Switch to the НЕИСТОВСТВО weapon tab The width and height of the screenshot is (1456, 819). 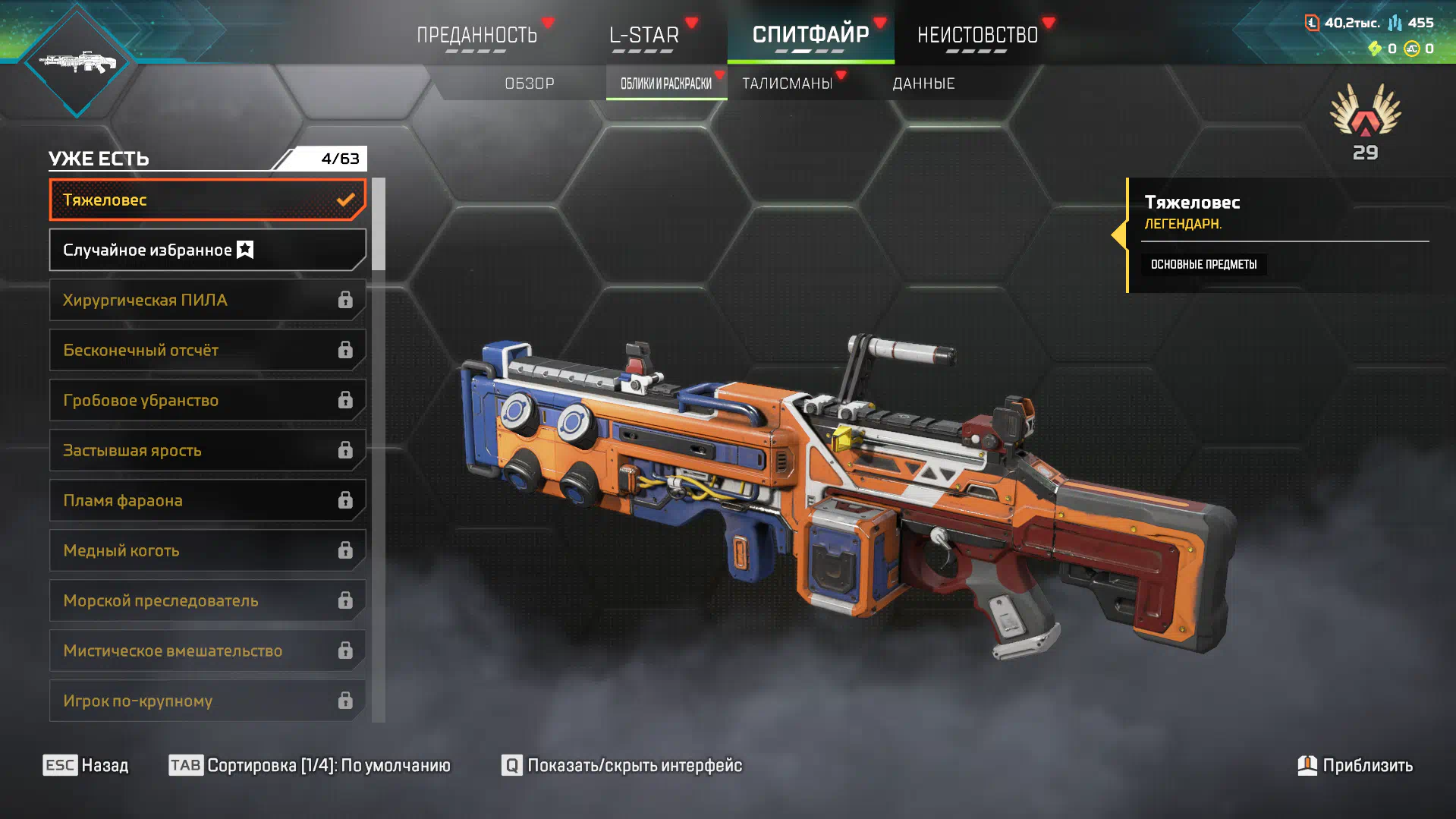(x=977, y=35)
